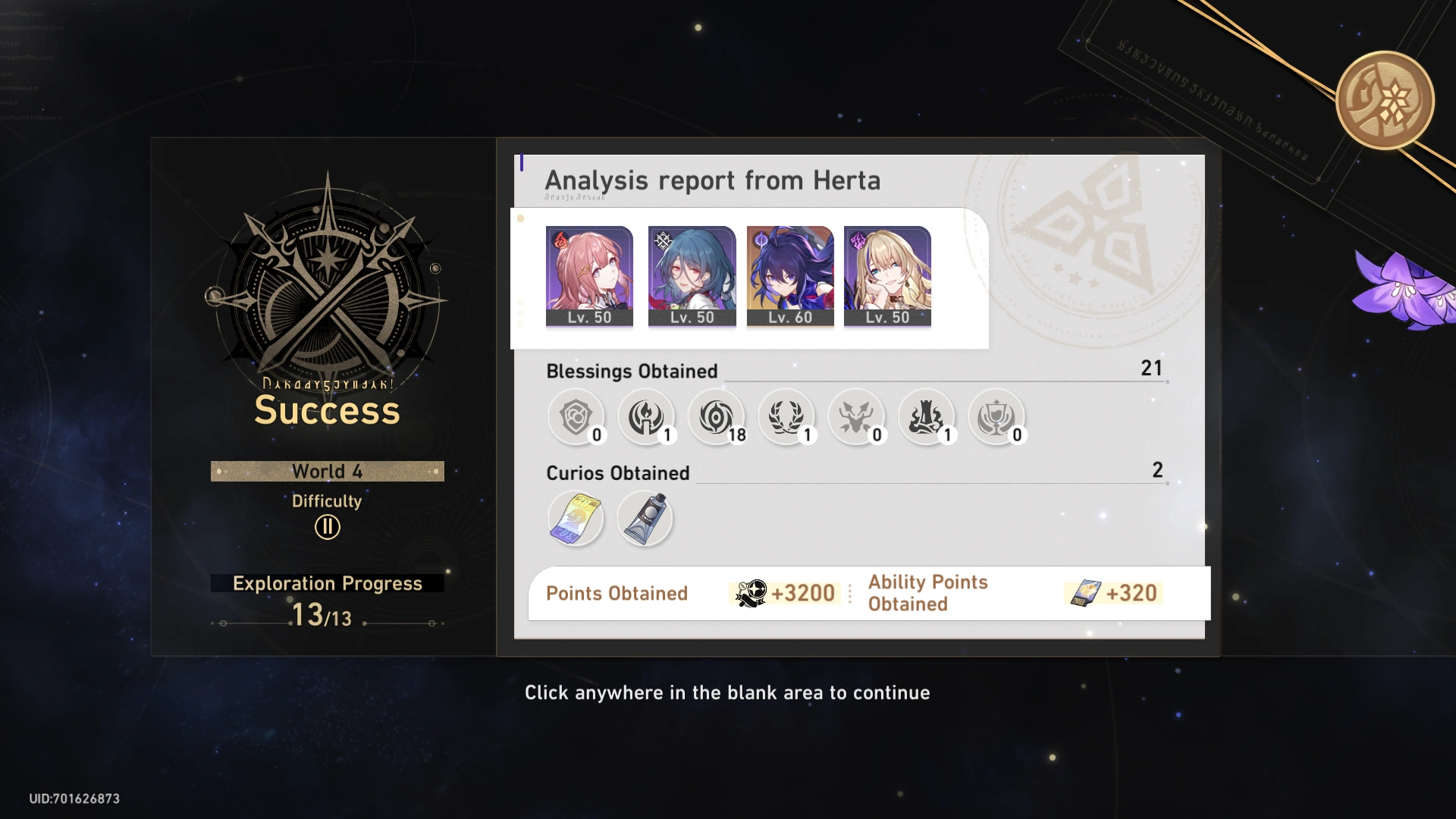
Task: Click the candle blessing icon showing 1
Action: click(x=647, y=418)
